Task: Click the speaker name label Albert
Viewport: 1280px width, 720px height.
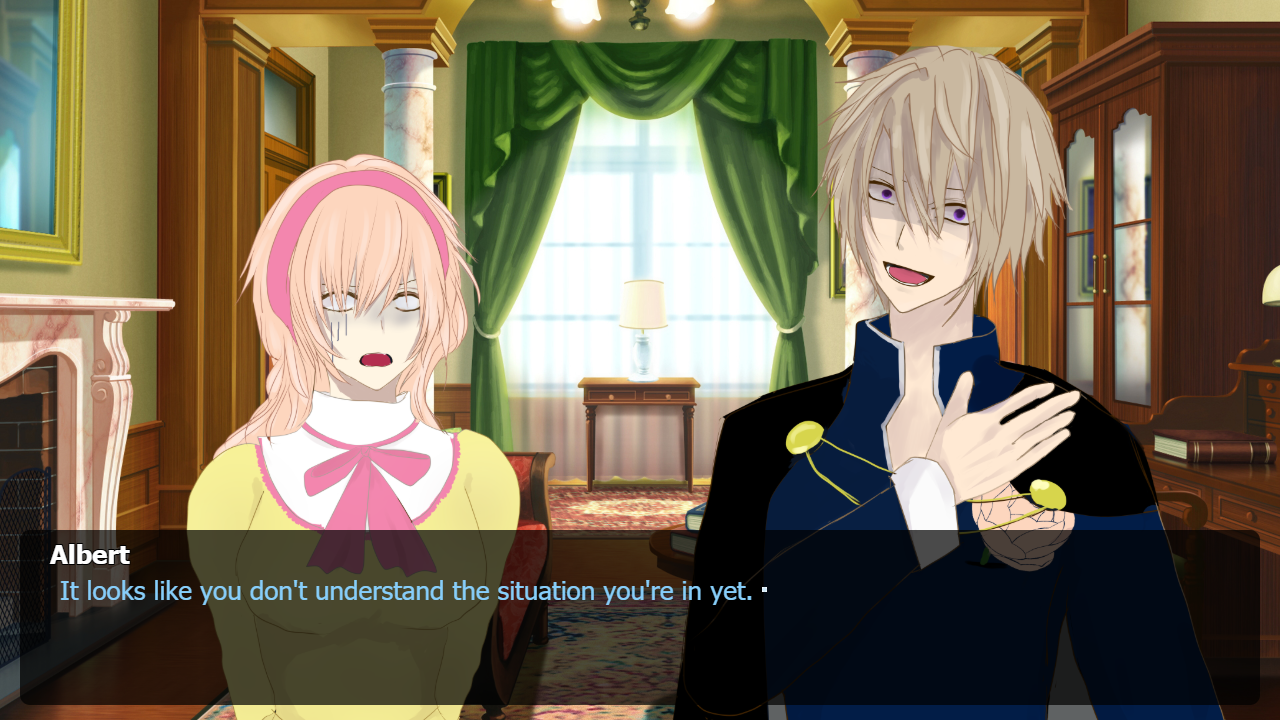Action: (x=90, y=555)
